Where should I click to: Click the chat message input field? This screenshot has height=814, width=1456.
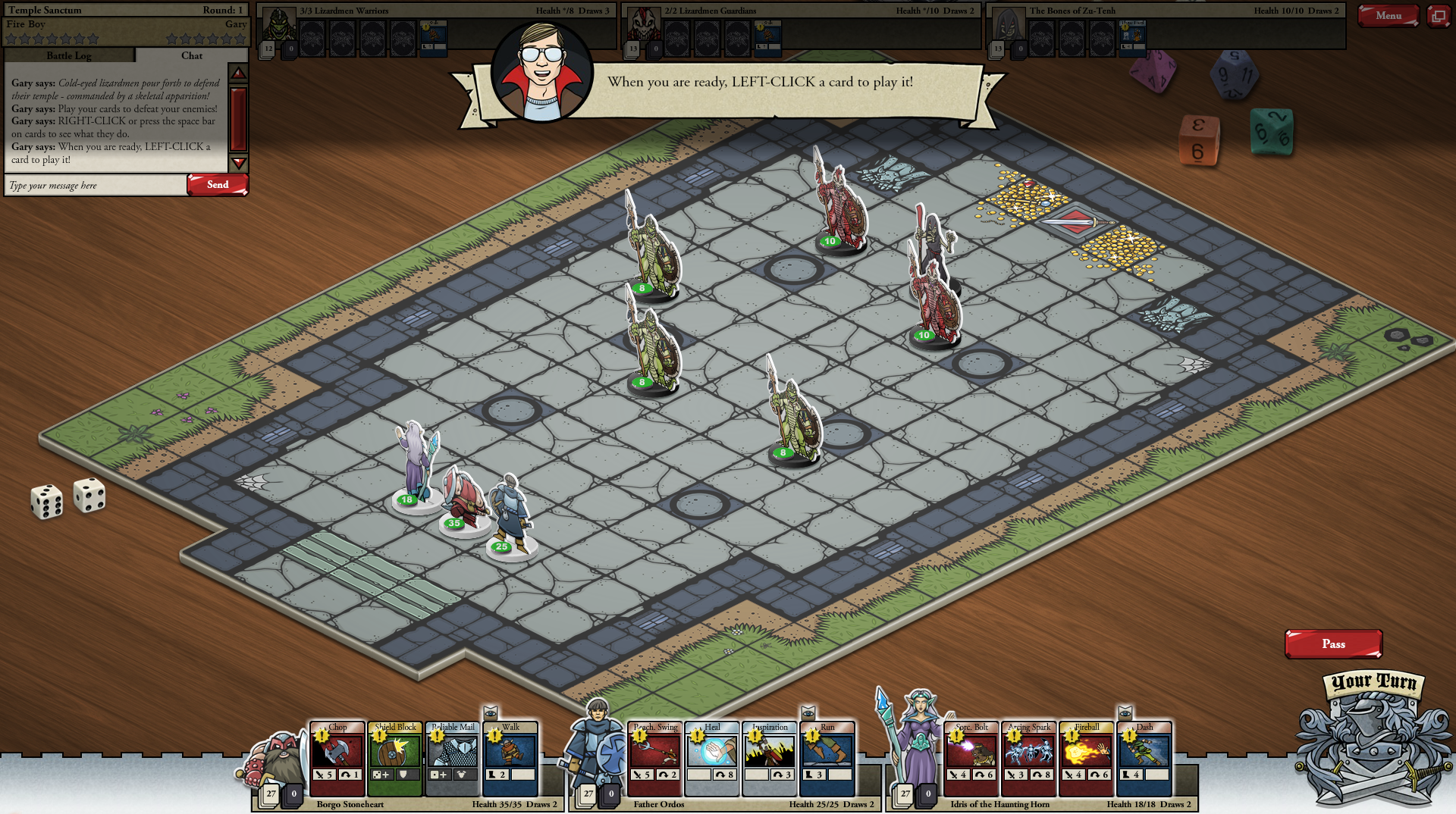[96, 185]
